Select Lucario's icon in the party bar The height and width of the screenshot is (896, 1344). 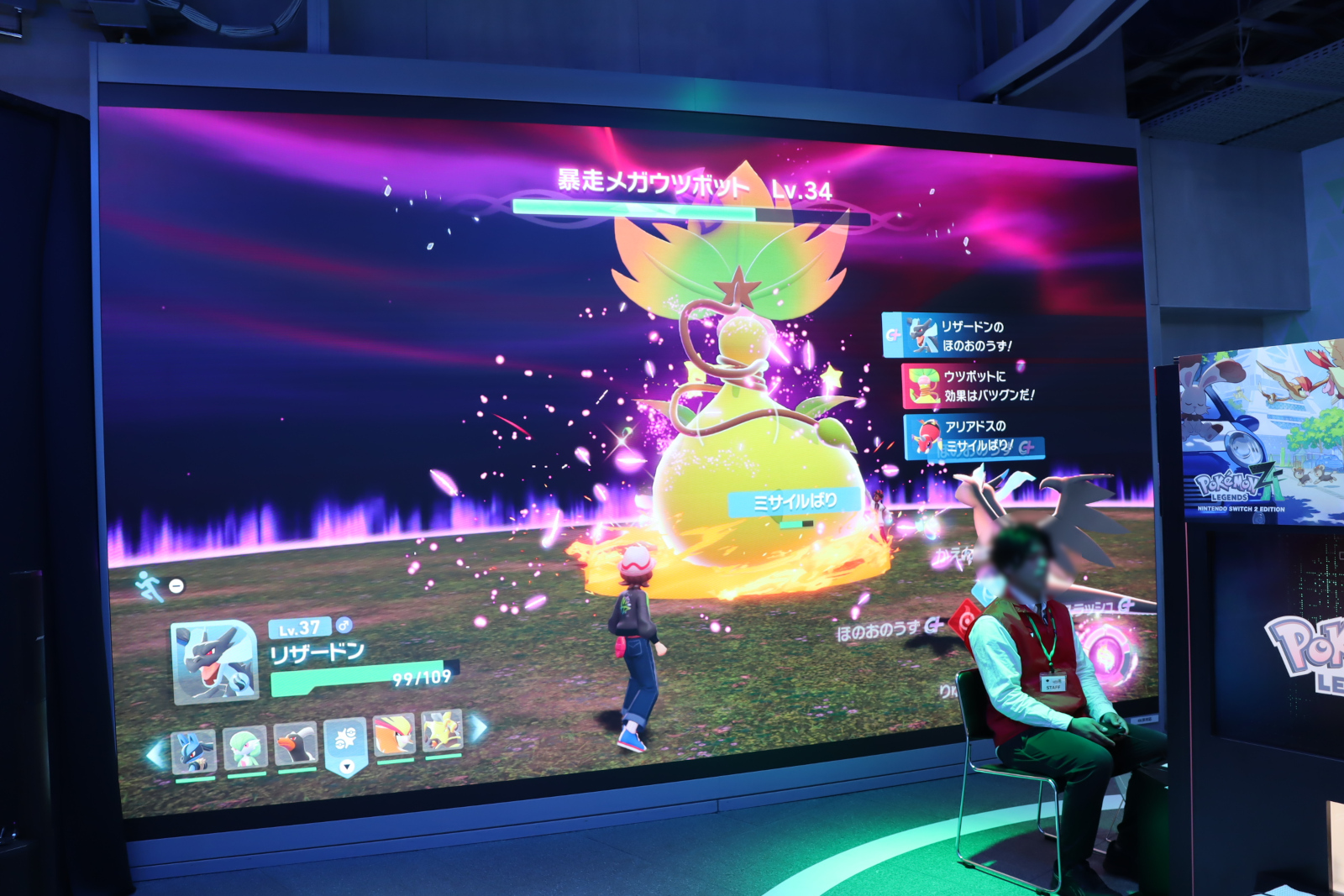click(x=194, y=752)
